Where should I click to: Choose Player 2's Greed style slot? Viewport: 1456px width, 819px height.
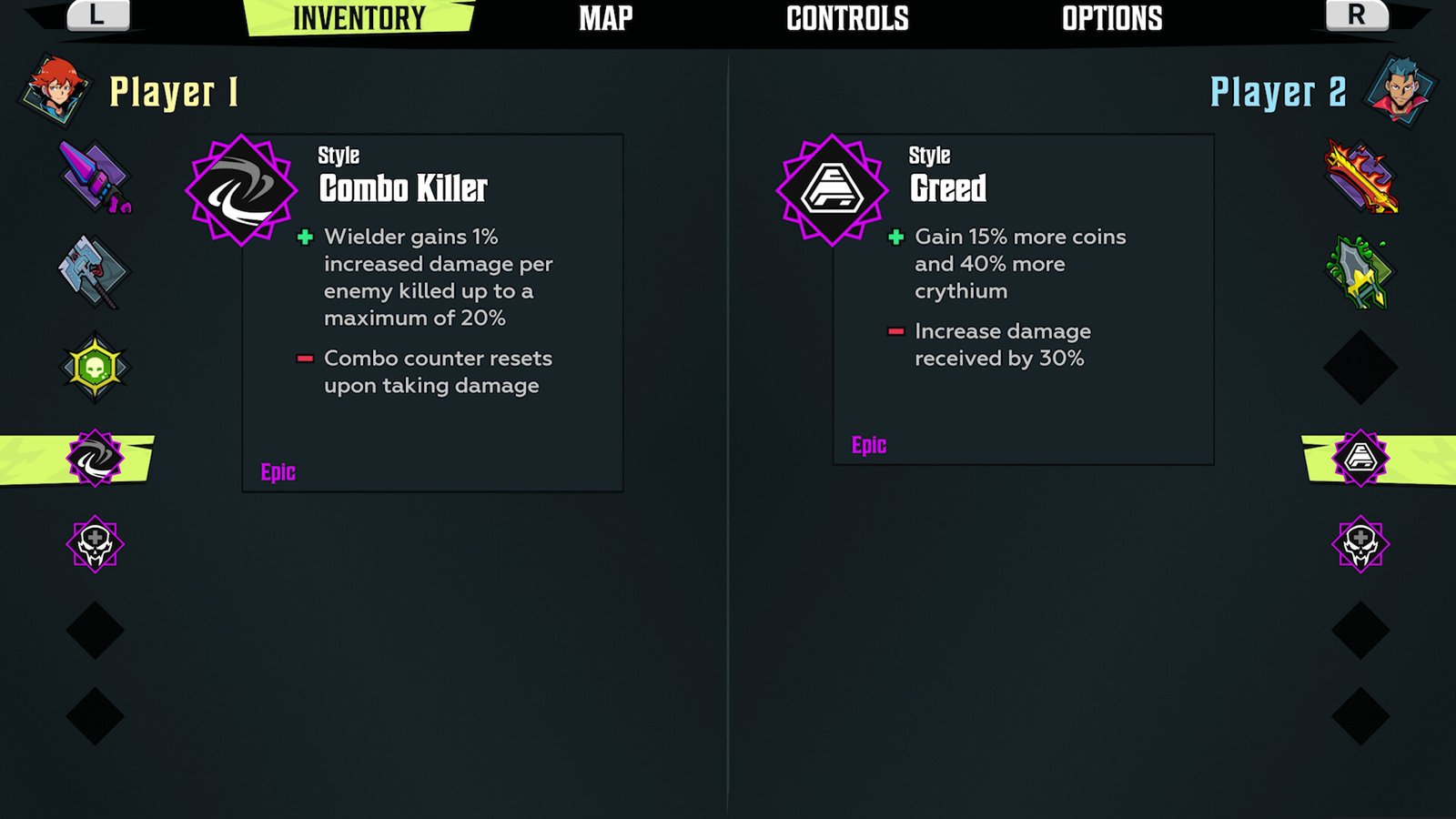pos(1360,458)
